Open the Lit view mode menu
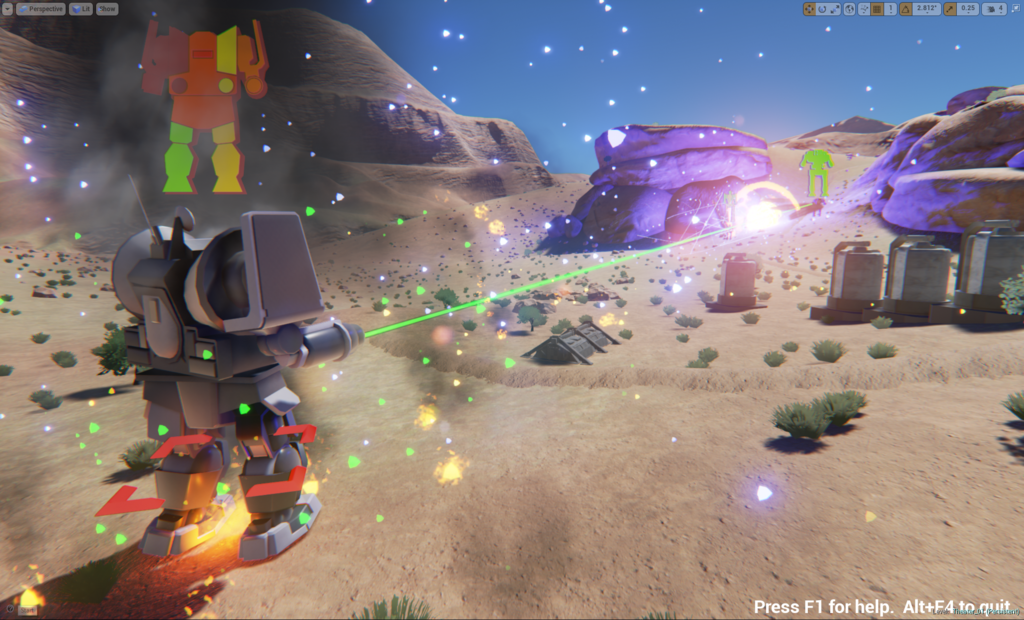Image resolution: width=1024 pixels, height=620 pixels. click(80, 9)
